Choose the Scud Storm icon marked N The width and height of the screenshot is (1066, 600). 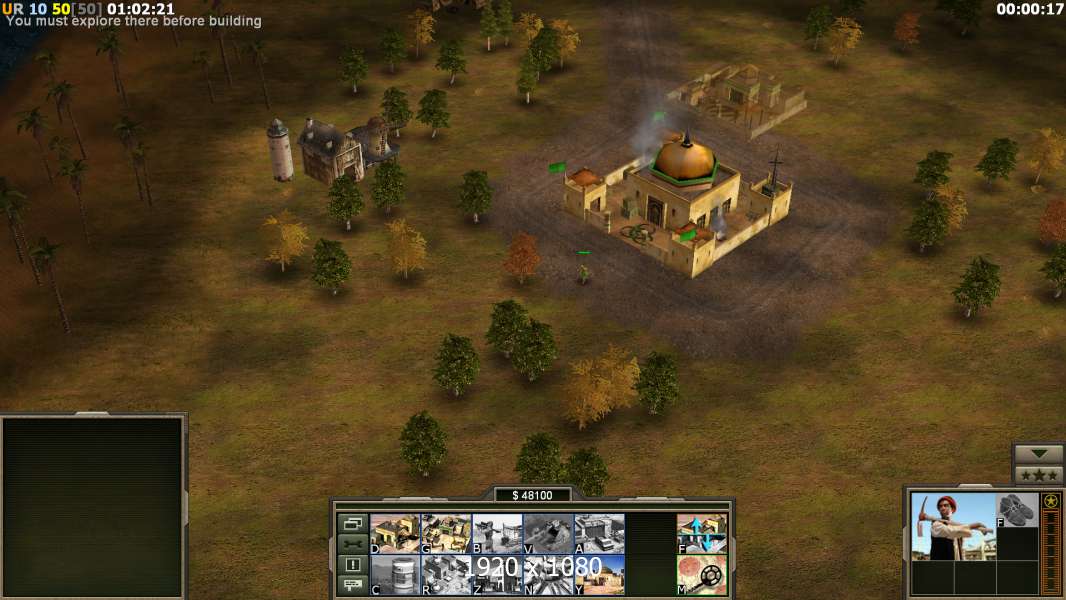tap(548, 575)
